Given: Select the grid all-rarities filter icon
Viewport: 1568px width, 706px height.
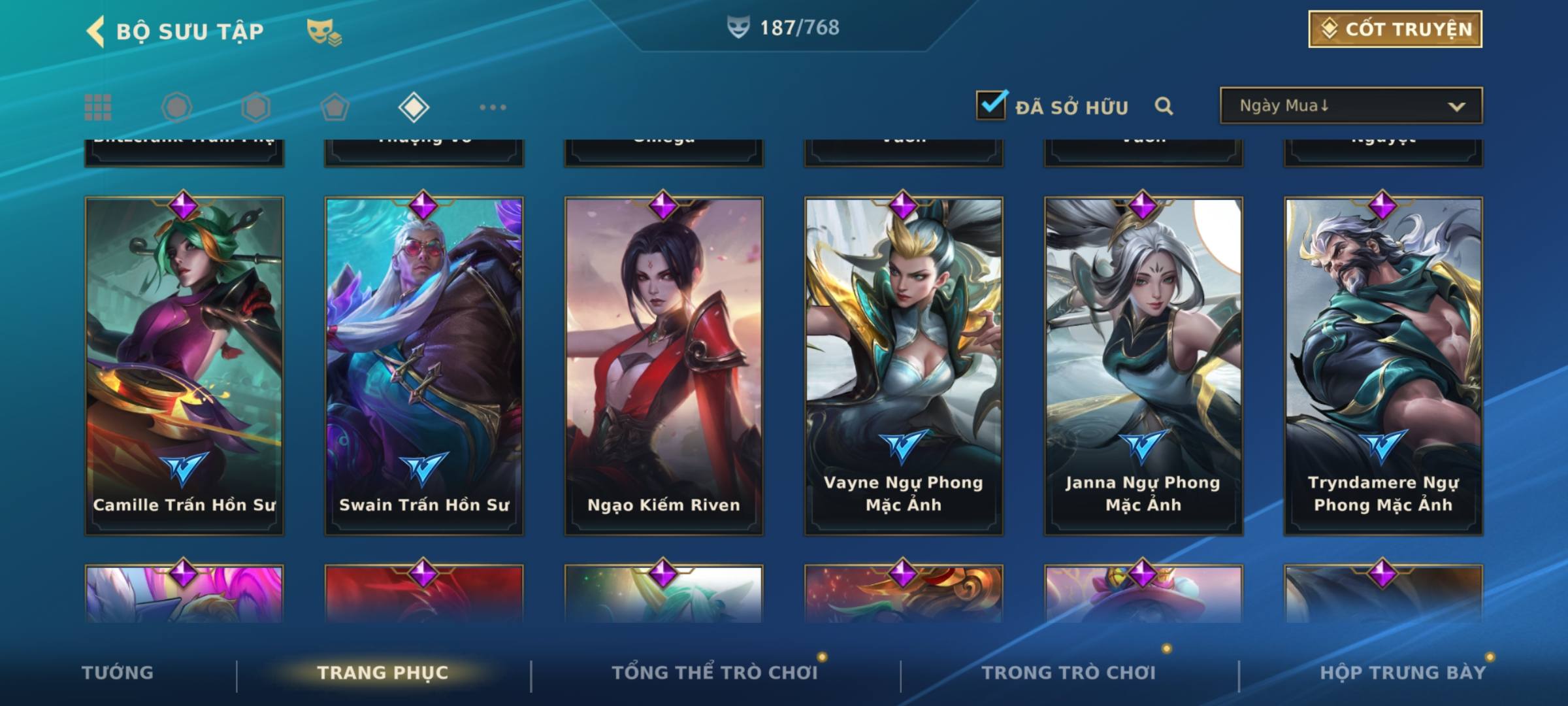Looking at the screenshot, I should (x=98, y=107).
